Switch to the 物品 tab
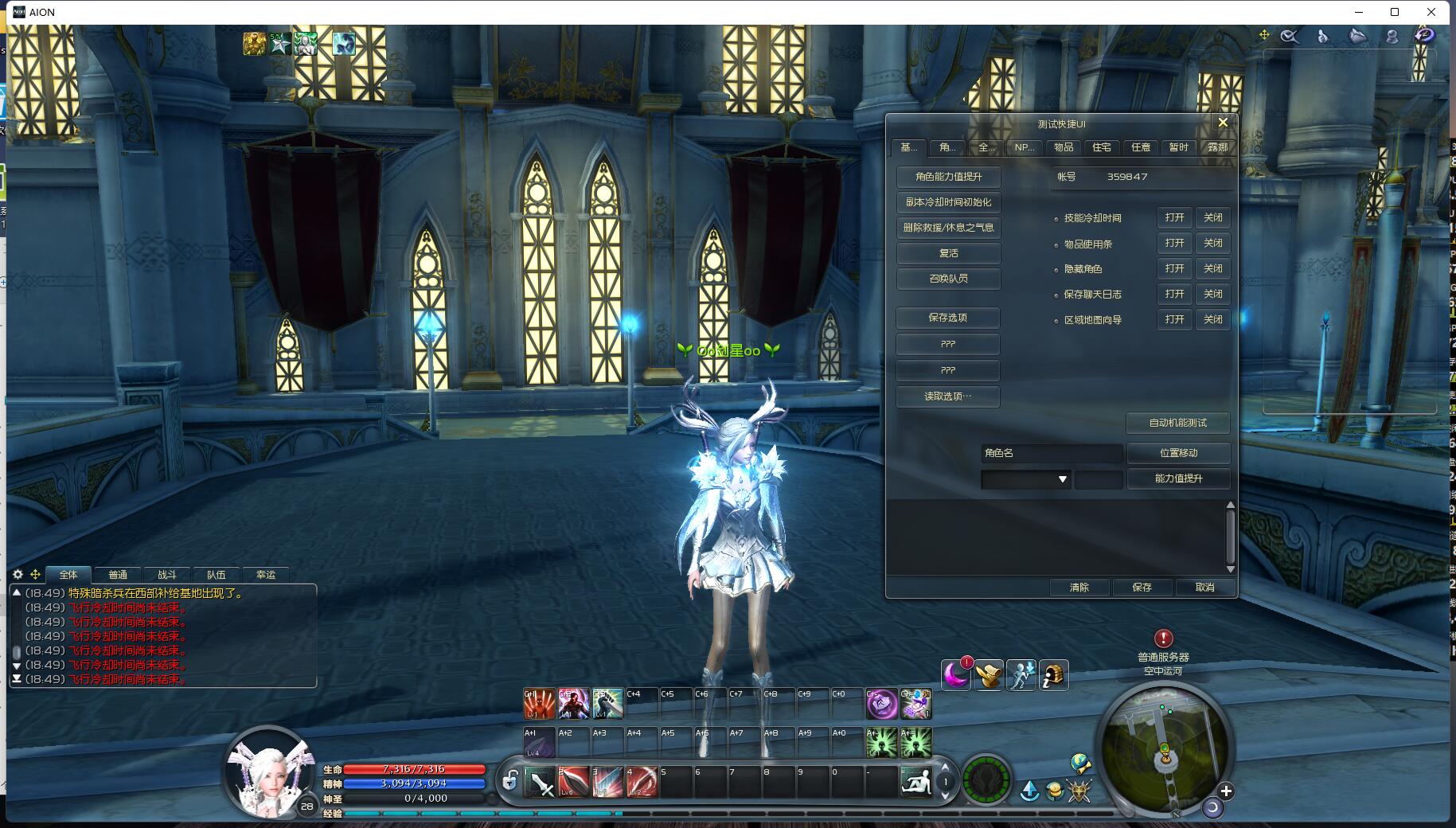This screenshot has width=1456, height=828. 1064,147
